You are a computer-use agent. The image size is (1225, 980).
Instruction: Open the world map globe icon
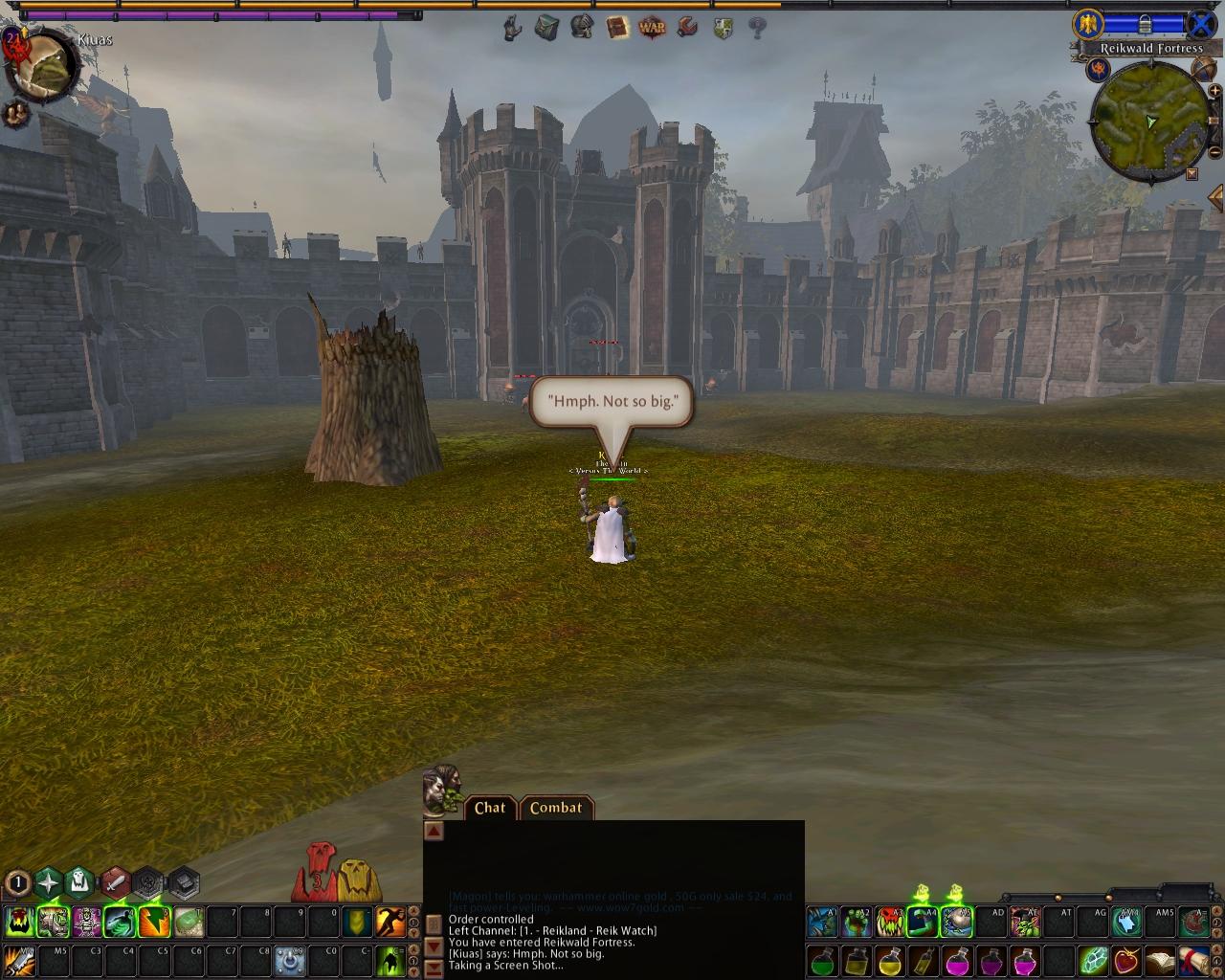point(1204,68)
